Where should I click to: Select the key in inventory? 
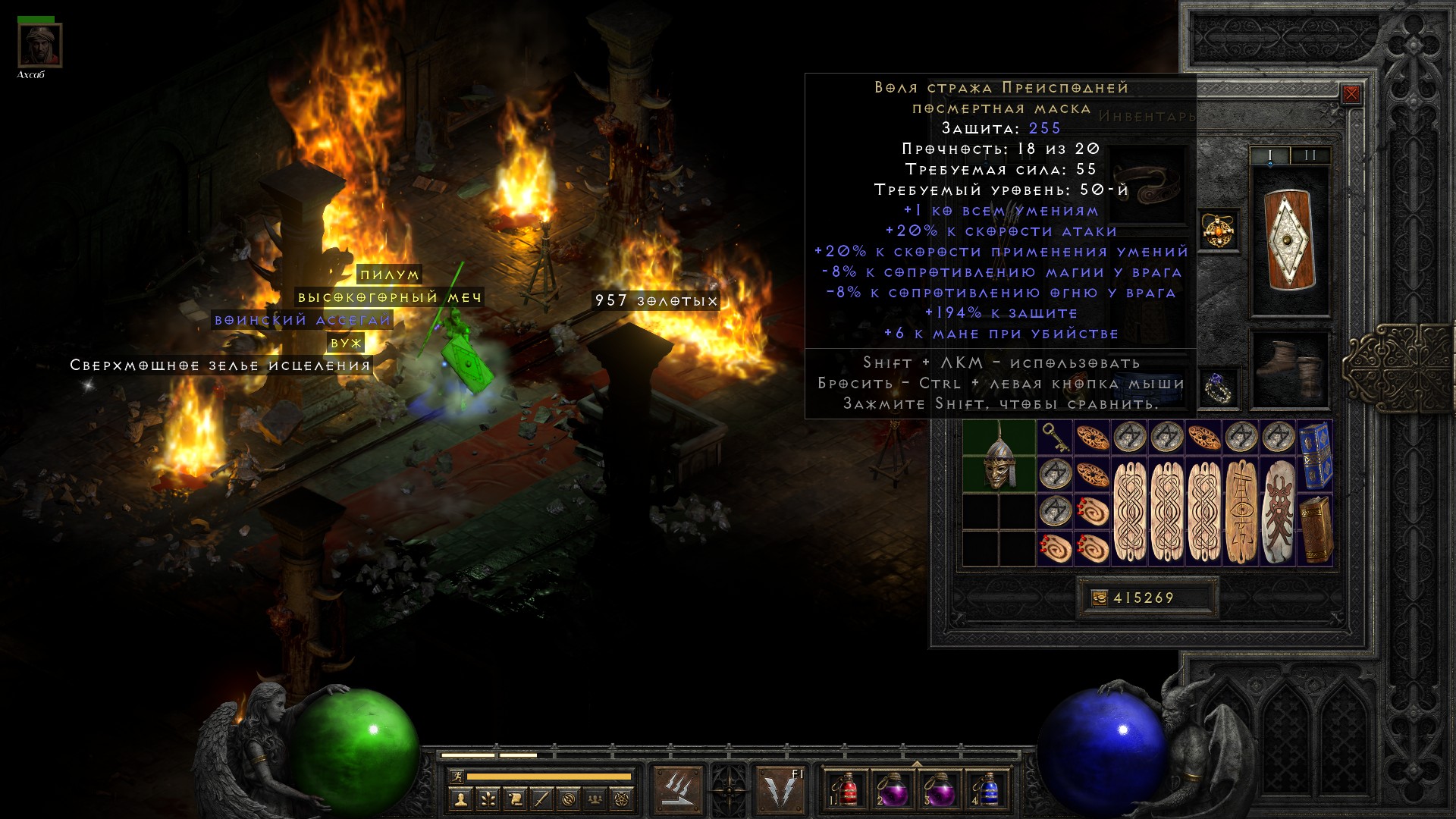[x=1054, y=438]
